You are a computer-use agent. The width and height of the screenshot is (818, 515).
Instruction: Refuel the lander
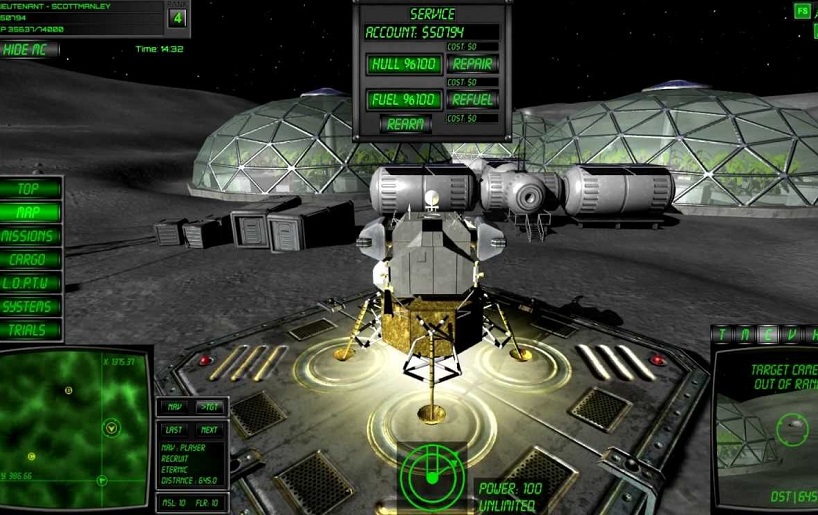[x=472, y=100]
